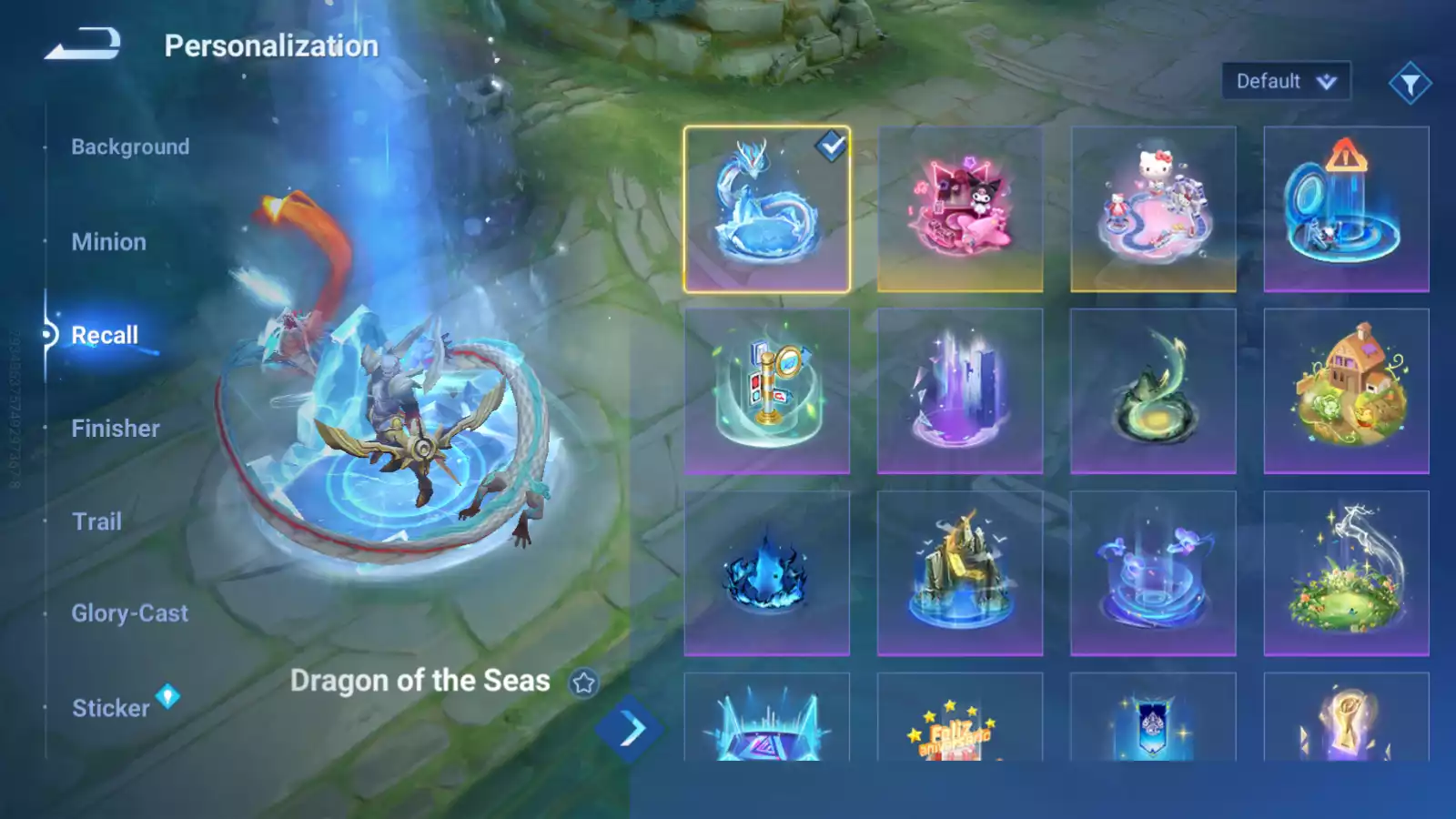This screenshot has width=1456, height=819.
Task: Switch to the Background tab
Action: 130,147
